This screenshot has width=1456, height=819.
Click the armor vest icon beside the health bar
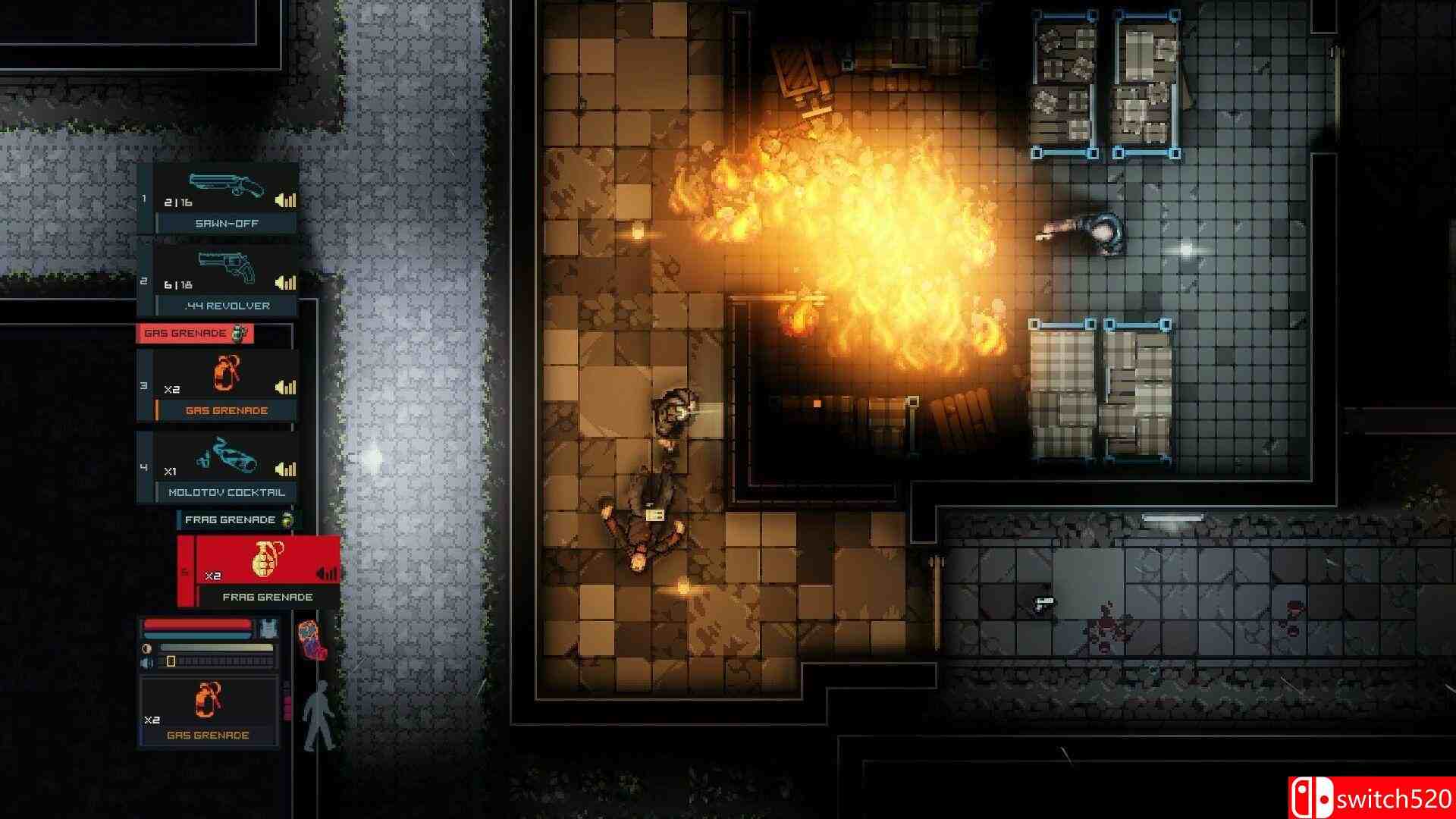pos(268,629)
